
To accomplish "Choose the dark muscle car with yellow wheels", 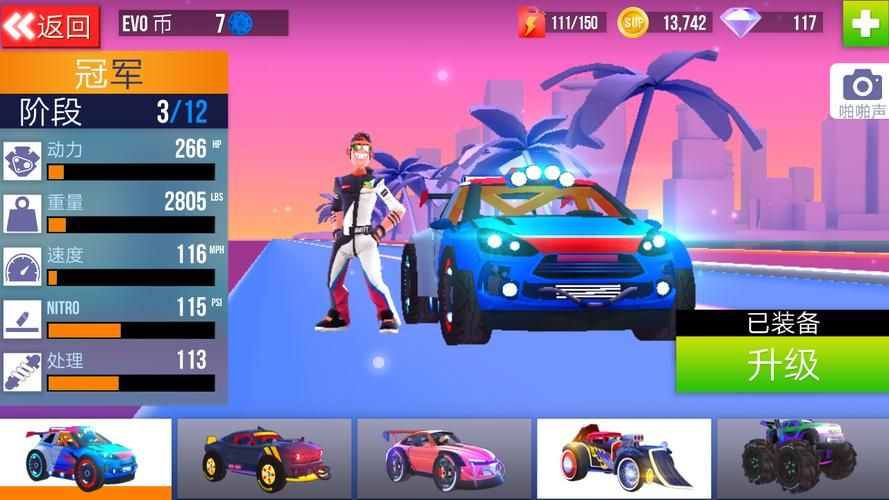I will (264, 459).
